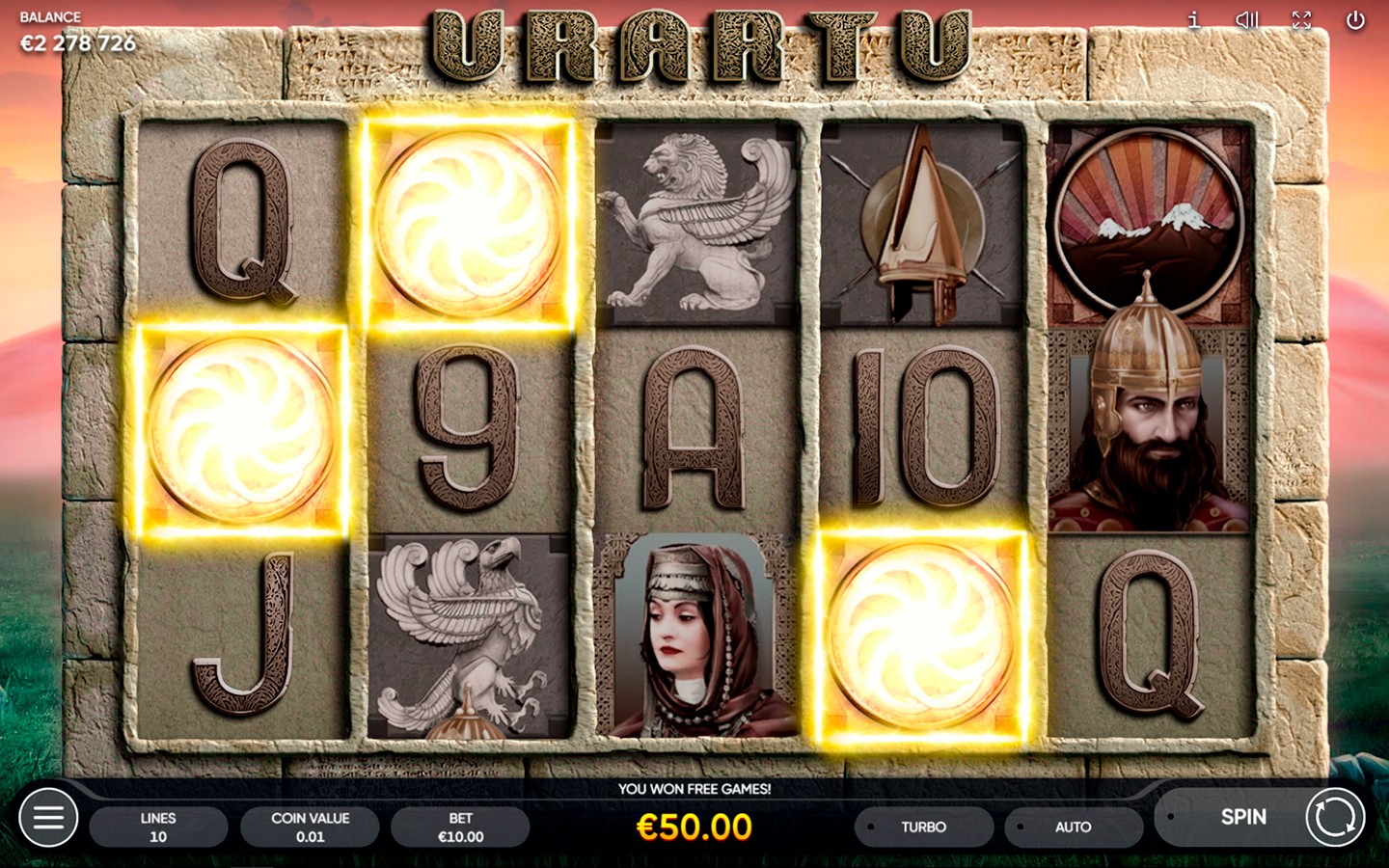Exit the game with the power icon

[x=1355, y=20]
